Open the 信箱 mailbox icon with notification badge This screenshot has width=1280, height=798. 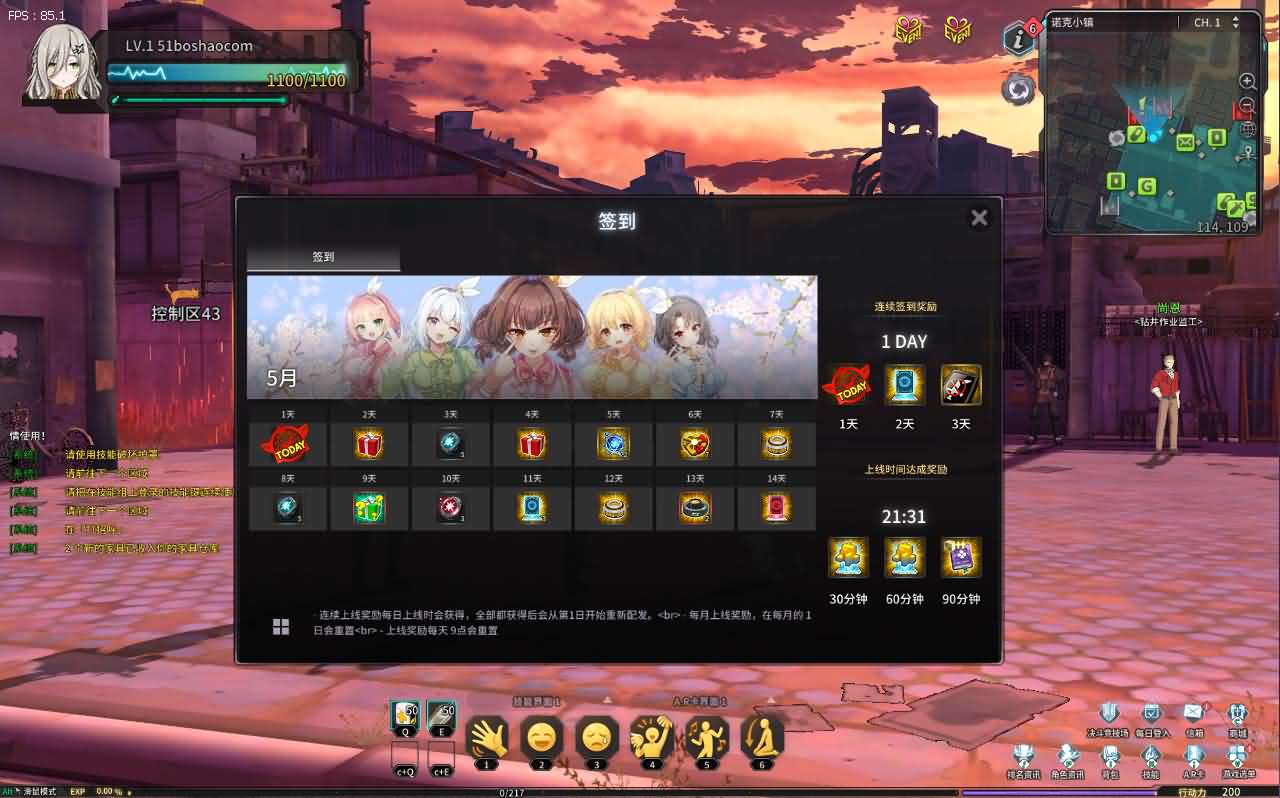[1193, 710]
